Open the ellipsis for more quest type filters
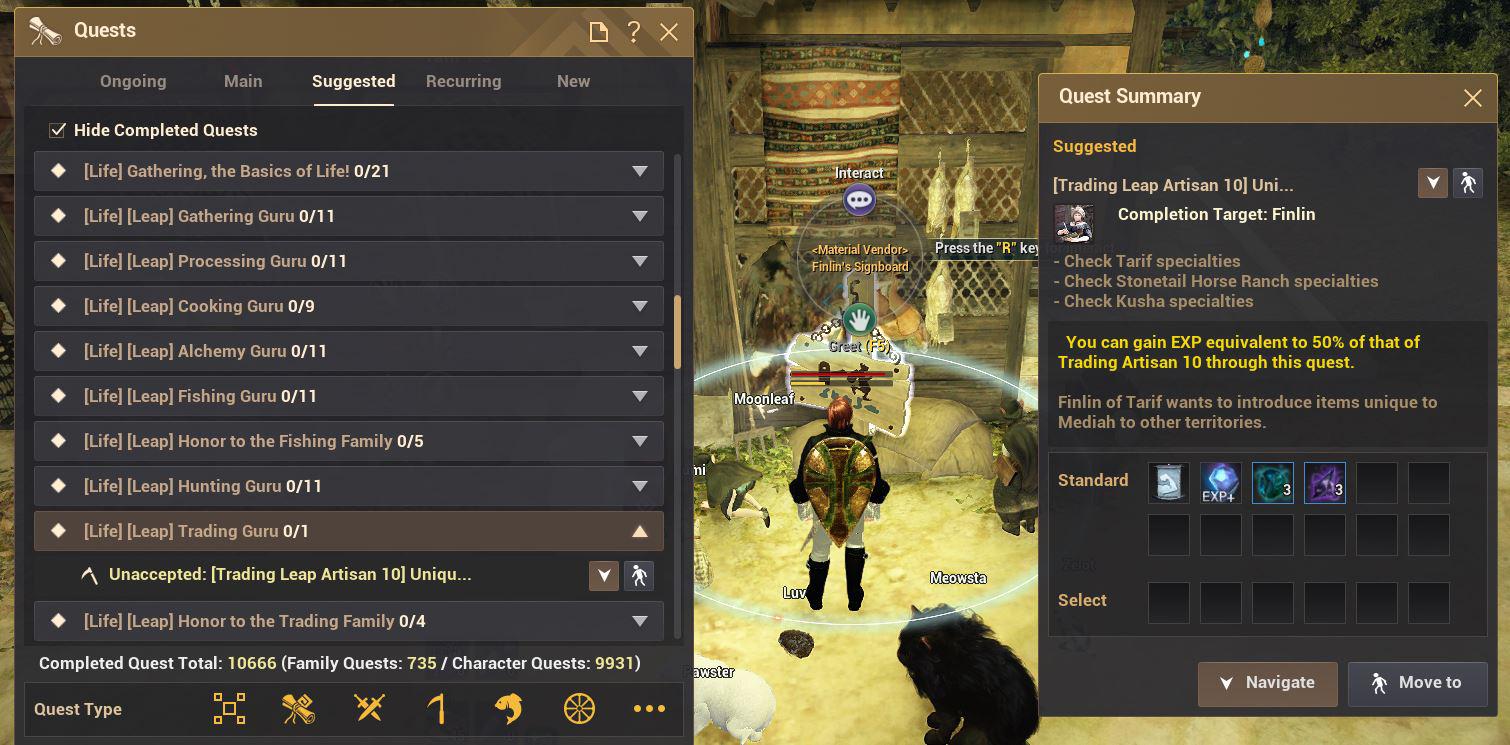1510x745 pixels. pyautogui.click(x=649, y=708)
